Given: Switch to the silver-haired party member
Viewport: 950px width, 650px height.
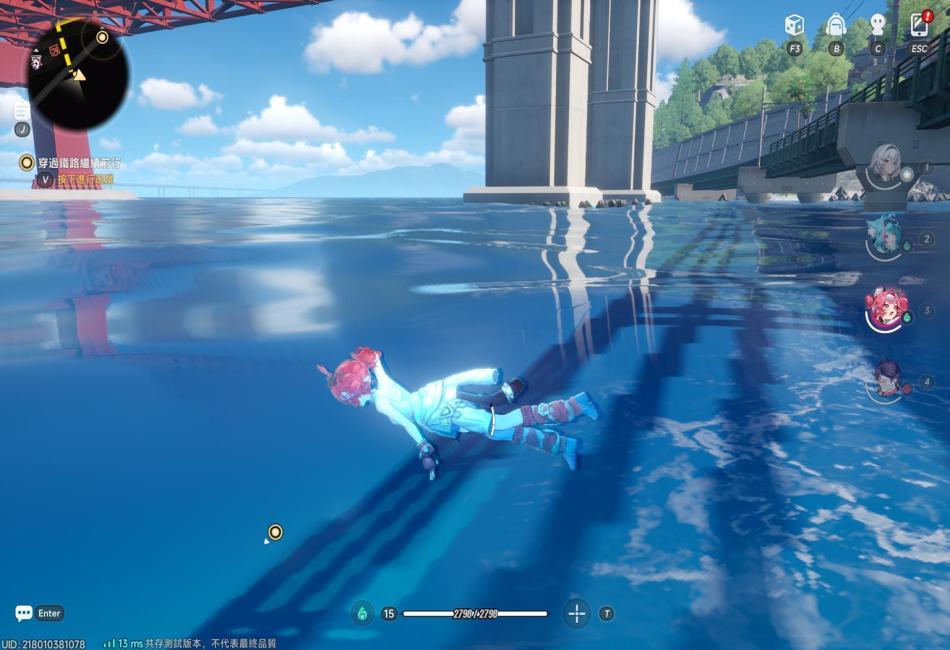Looking at the screenshot, I should (x=885, y=164).
